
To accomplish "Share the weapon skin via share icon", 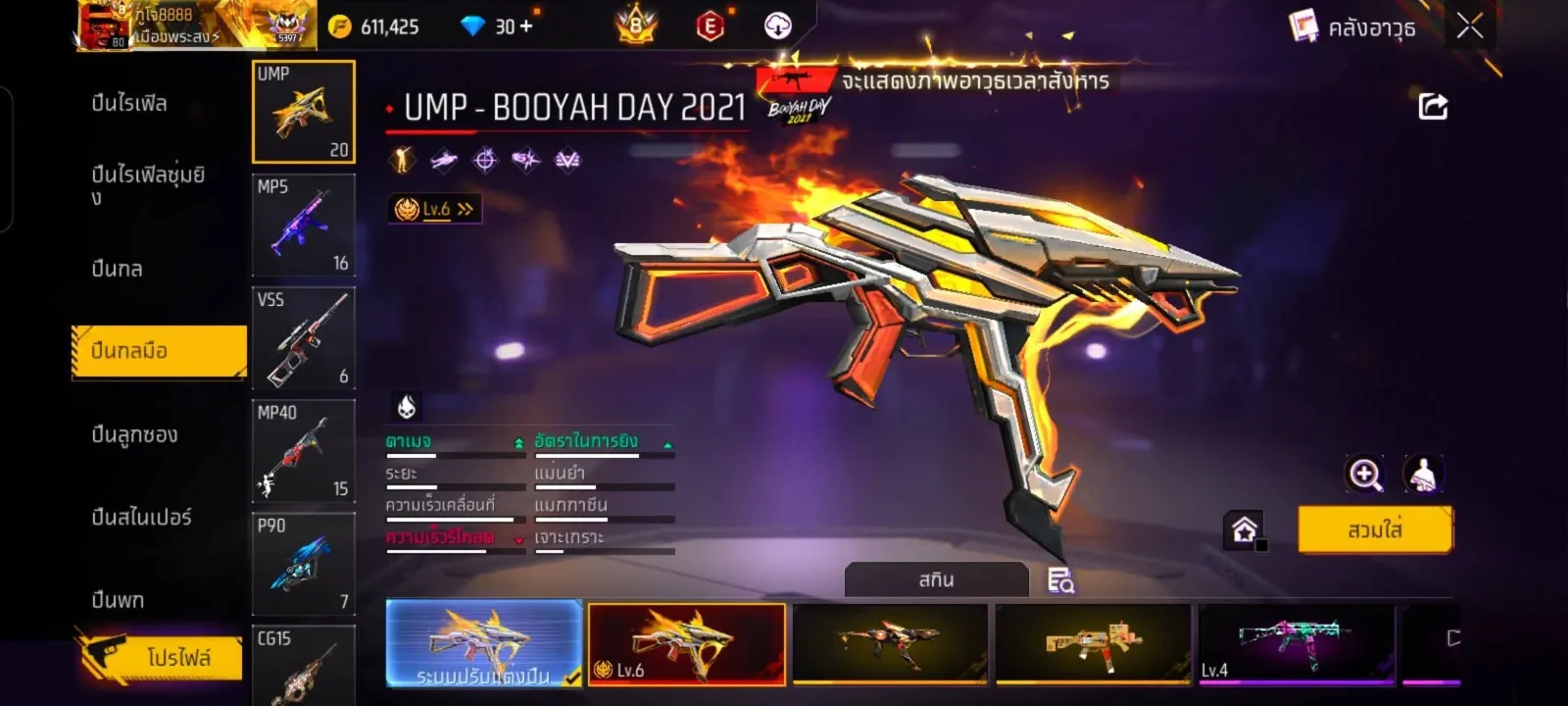I will click(1433, 107).
